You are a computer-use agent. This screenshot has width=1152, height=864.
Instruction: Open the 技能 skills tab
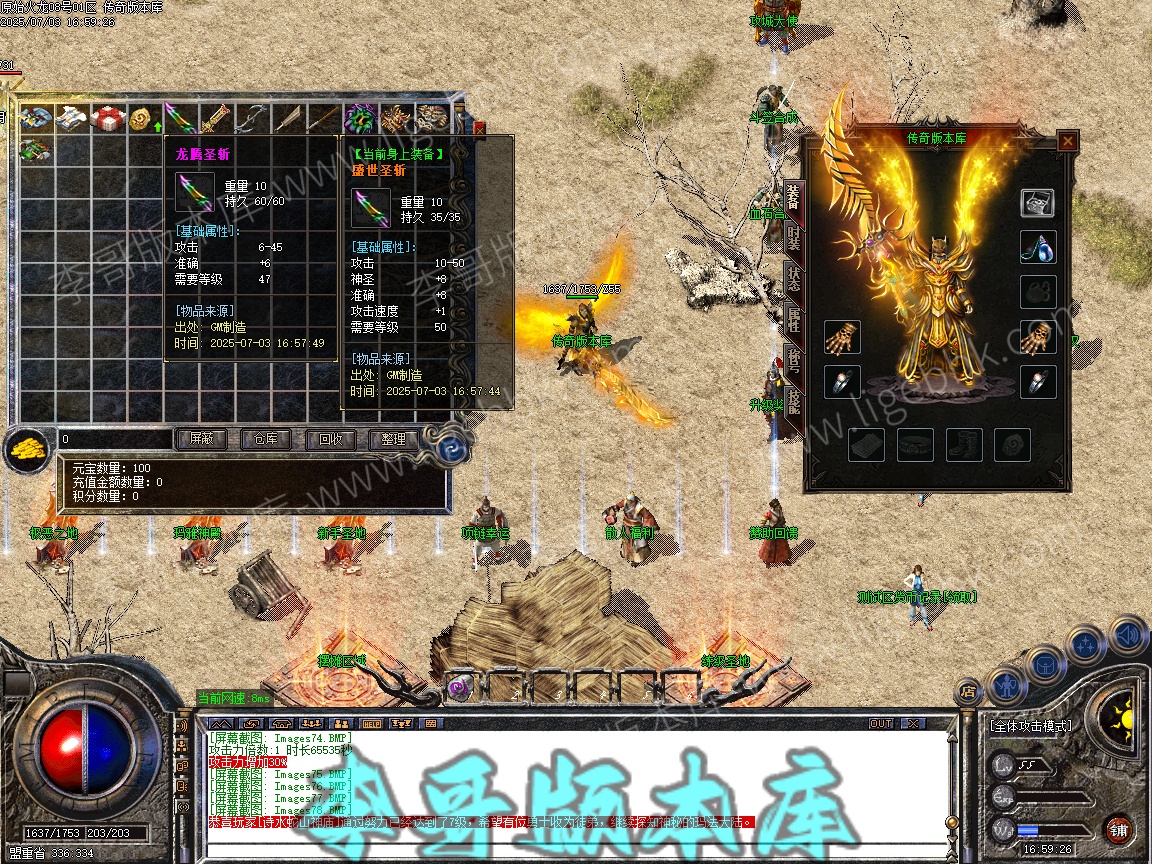(x=793, y=402)
